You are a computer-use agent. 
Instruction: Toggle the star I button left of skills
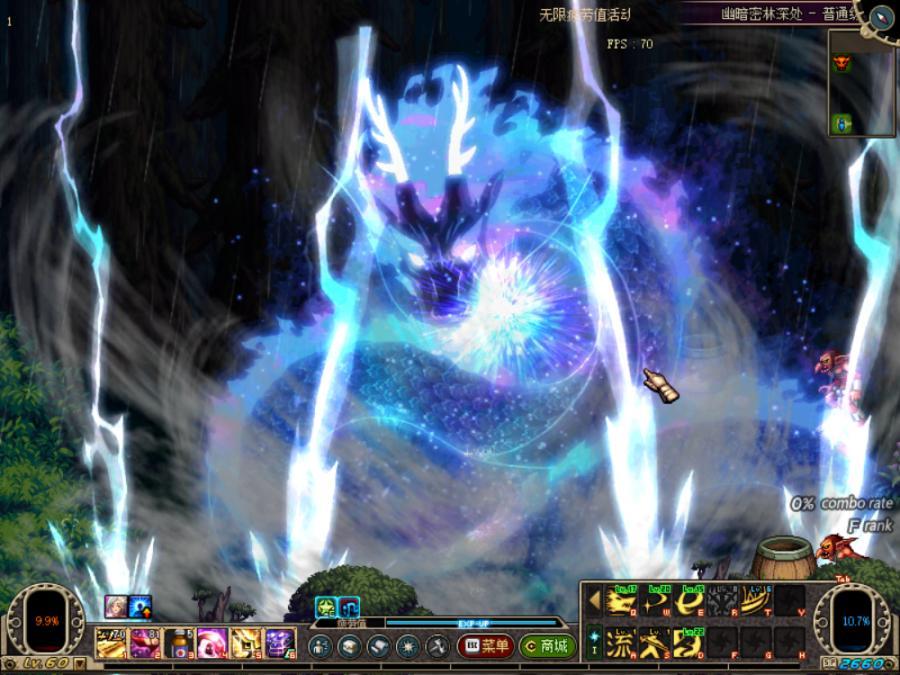click(594, 640)
